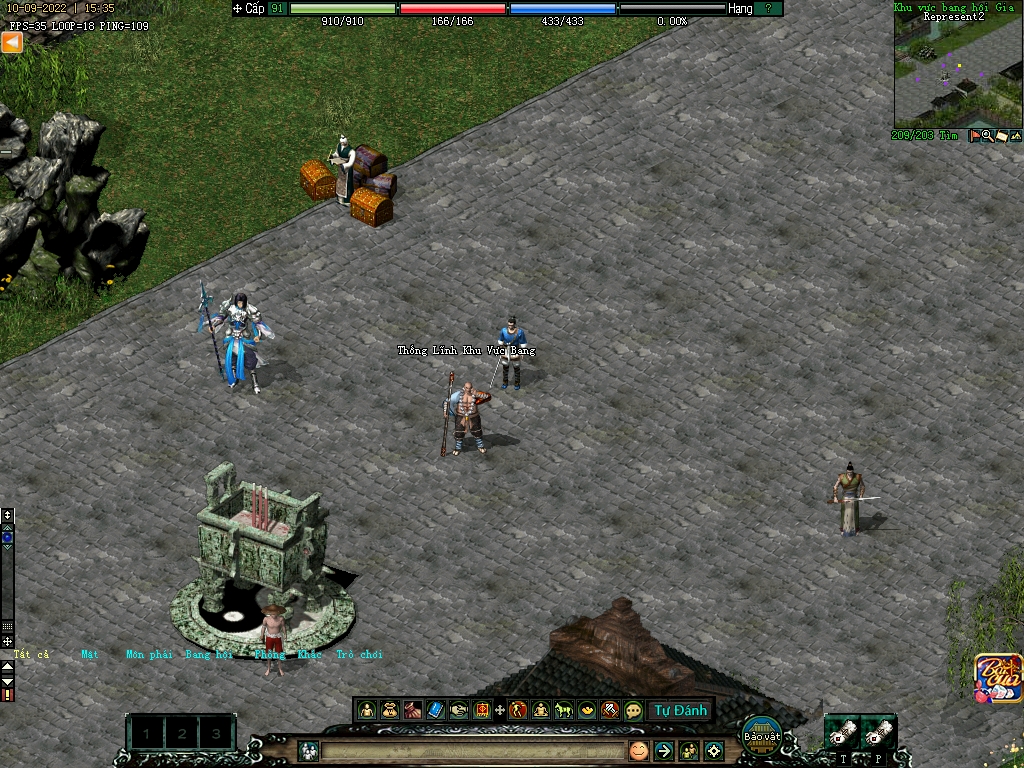
Task: Select the horse mount icon
Action: pos(564,710)
